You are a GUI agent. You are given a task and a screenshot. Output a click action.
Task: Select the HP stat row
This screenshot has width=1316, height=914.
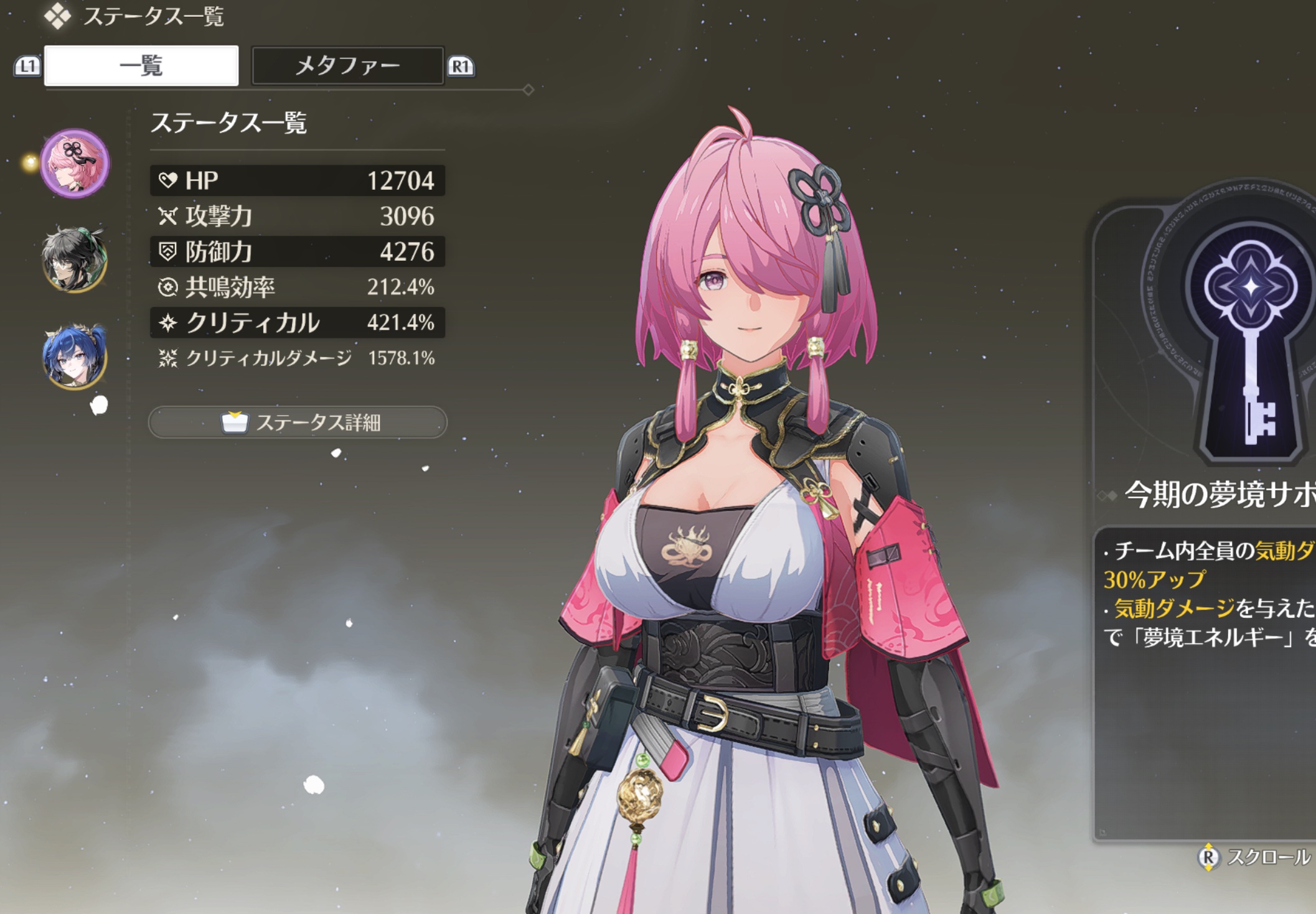298,180
